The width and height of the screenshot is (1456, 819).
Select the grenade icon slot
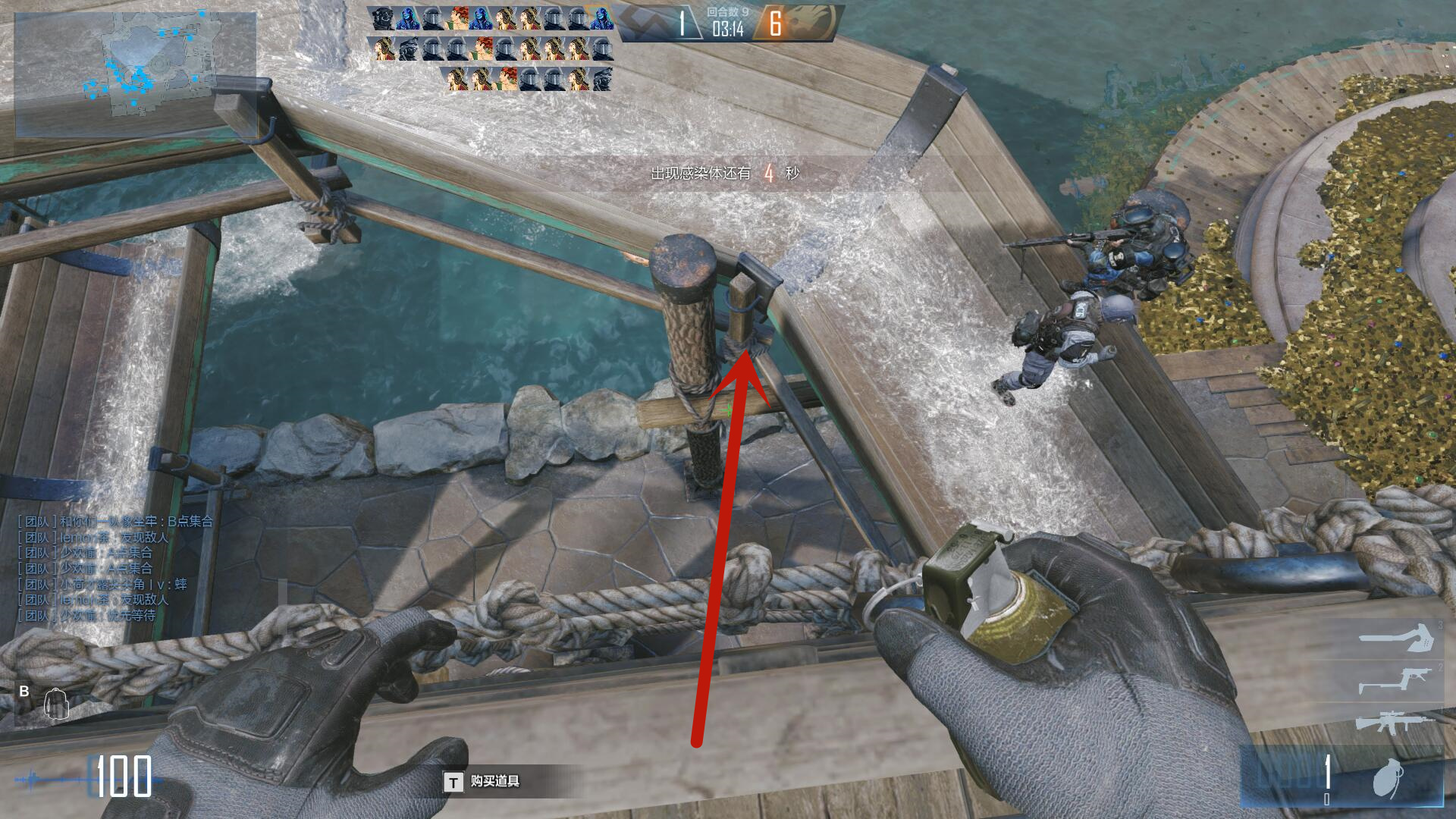point(1388,779)
